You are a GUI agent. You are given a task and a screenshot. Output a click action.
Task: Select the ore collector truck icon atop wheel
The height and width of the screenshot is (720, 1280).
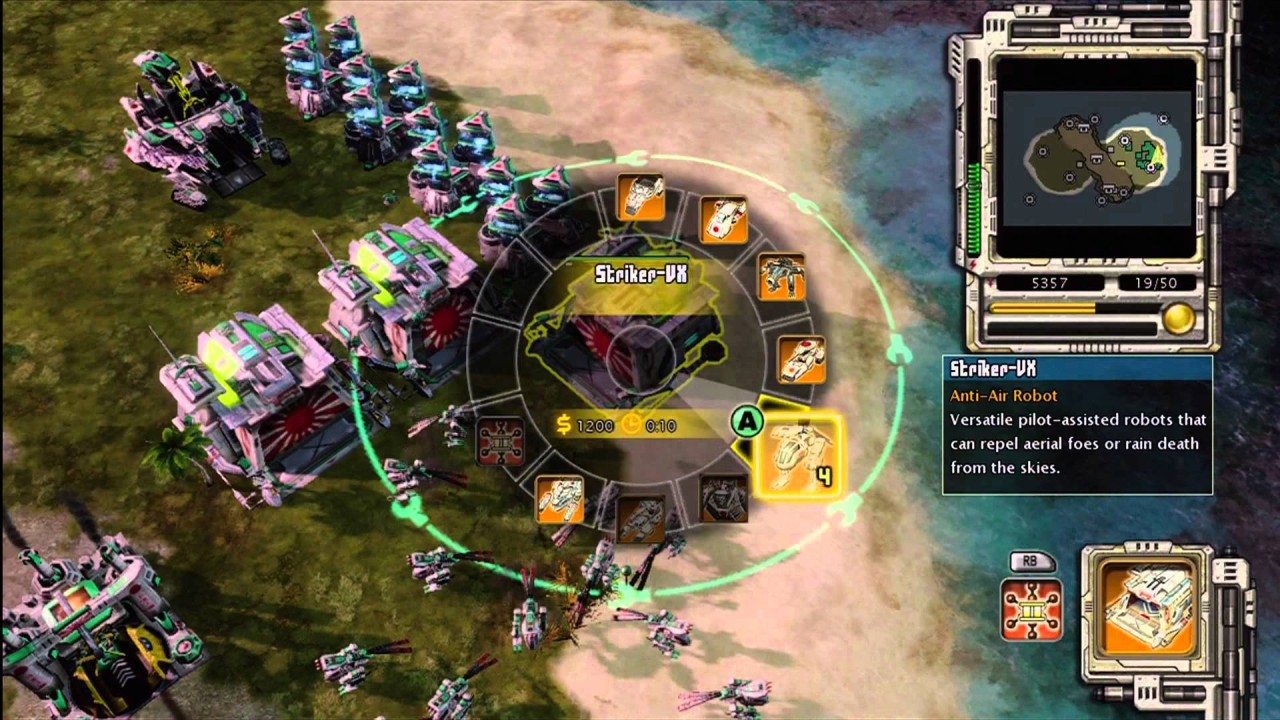(641, 198)
